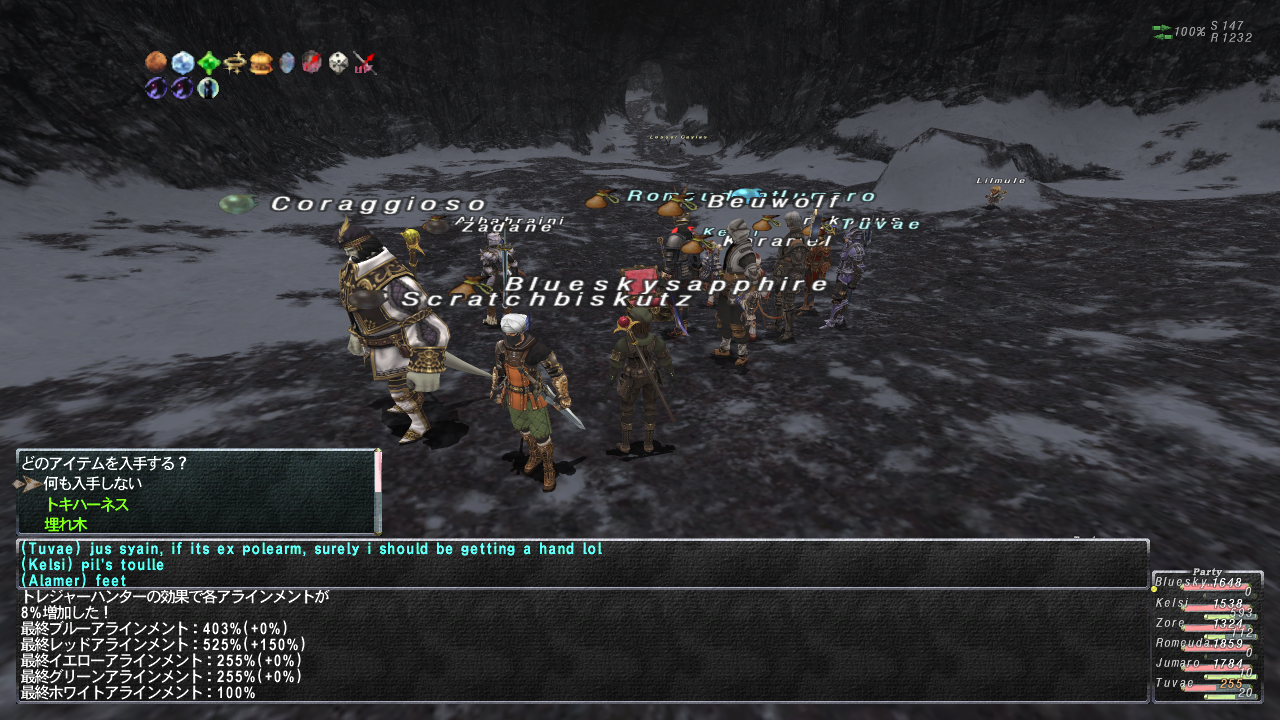Click the sword attack-up status icon
The image size is (1280, 720).
coord(365,64)
